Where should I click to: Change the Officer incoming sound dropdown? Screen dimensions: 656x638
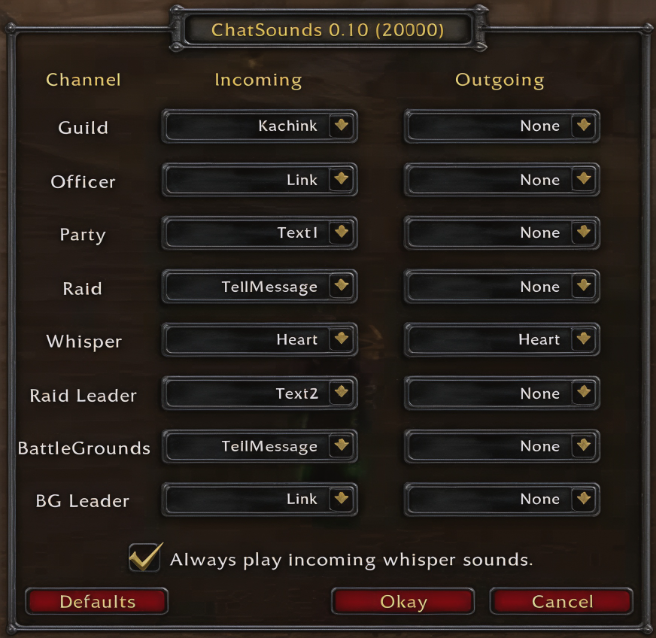coord(341,180)
